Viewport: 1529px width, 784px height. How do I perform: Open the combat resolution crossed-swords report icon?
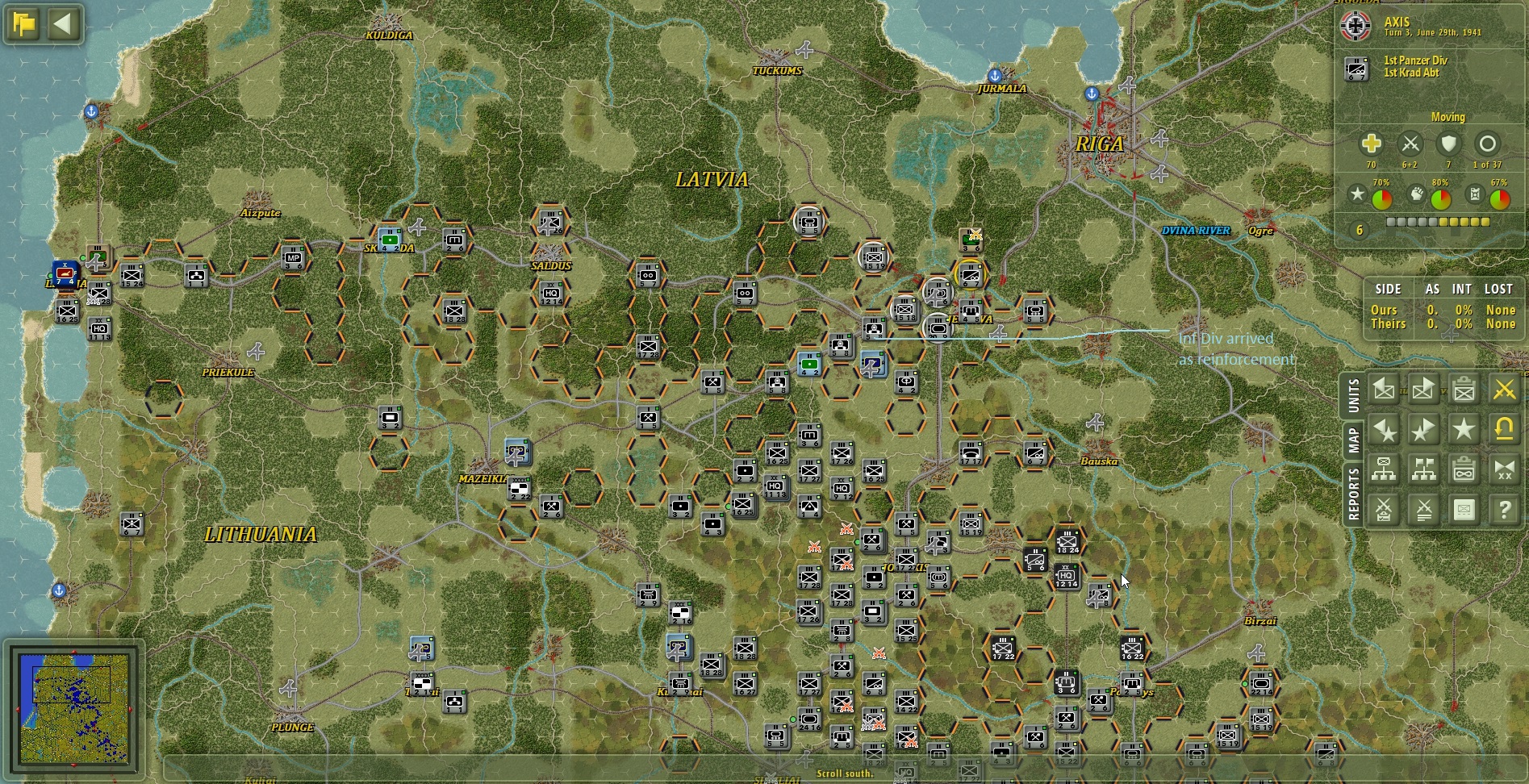[1385, 509]
